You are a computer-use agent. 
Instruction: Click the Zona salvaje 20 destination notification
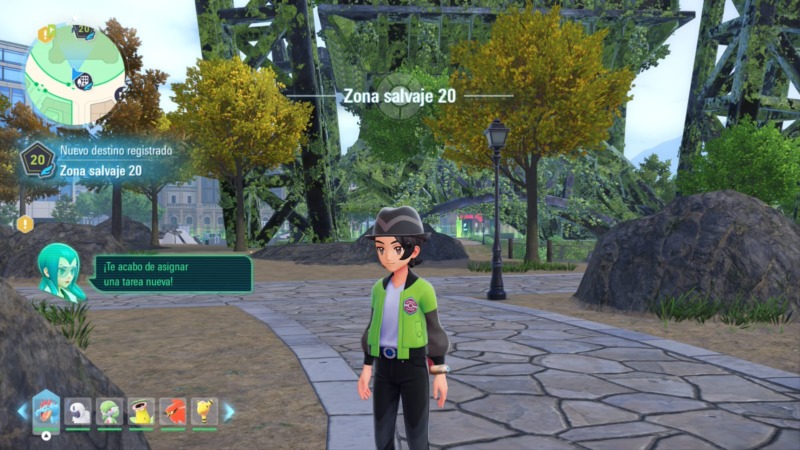pos(100,161)
